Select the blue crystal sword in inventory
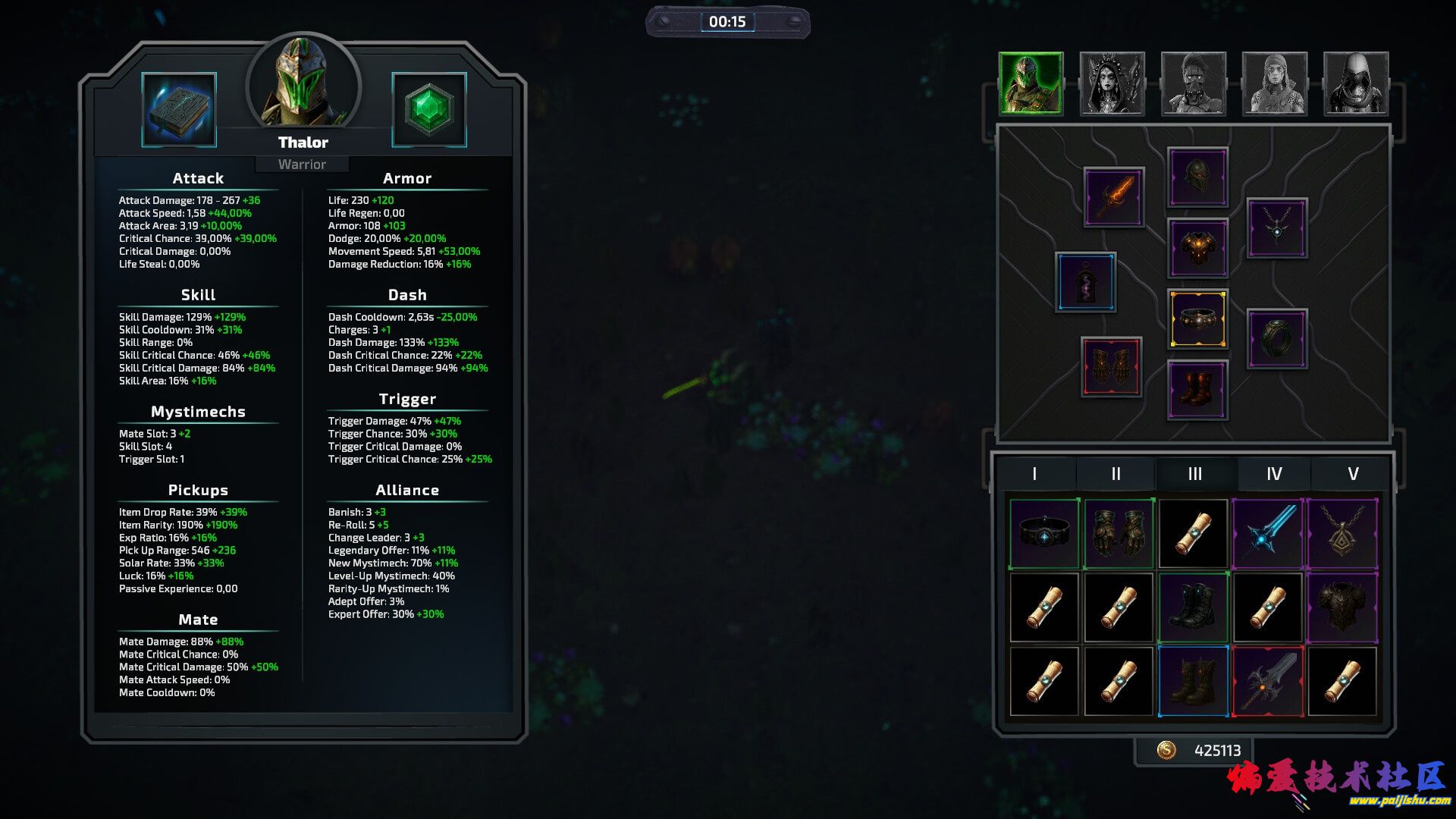 point(1268,534)
